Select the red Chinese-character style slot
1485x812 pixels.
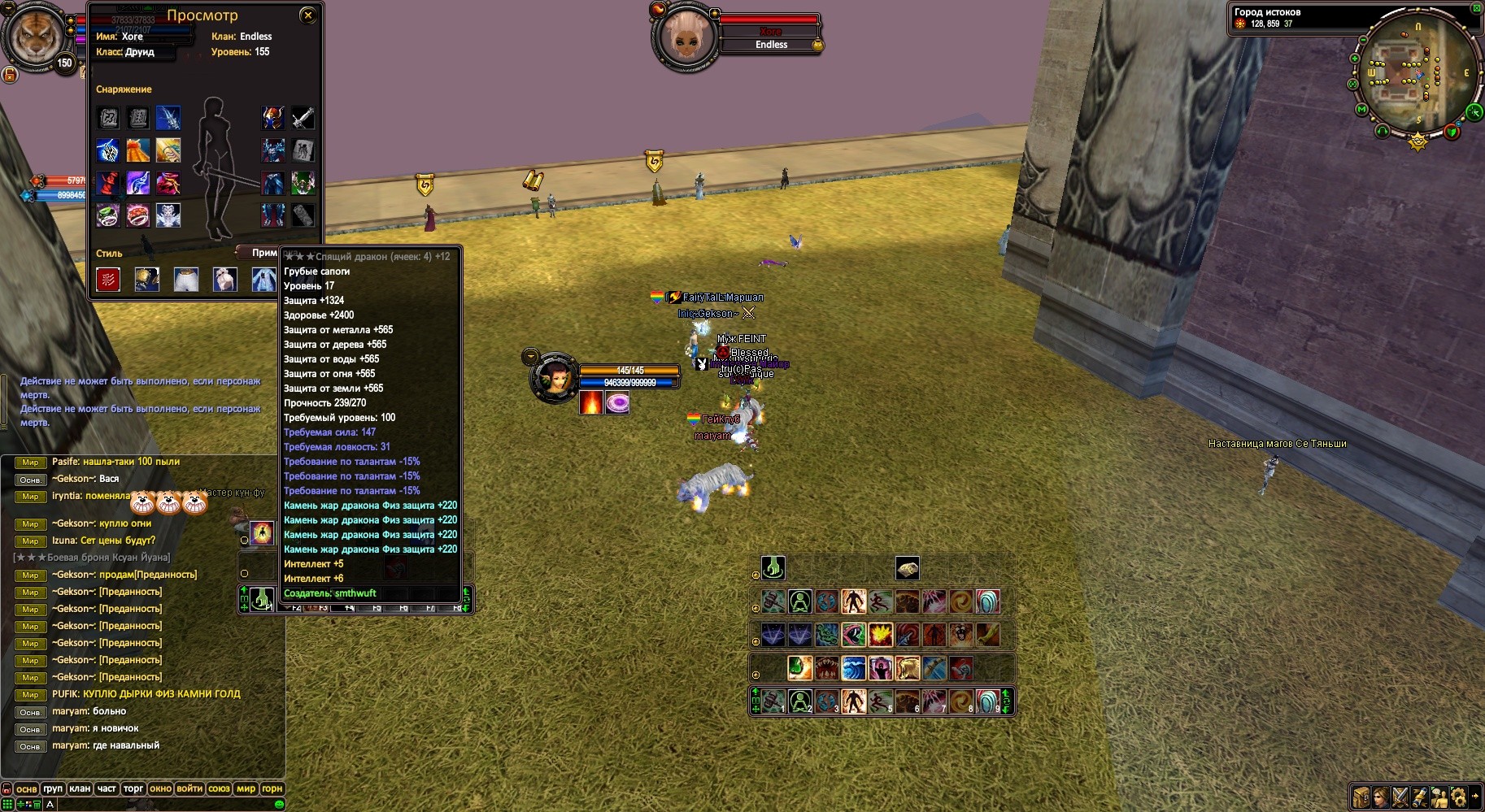[x=108, y=280]
